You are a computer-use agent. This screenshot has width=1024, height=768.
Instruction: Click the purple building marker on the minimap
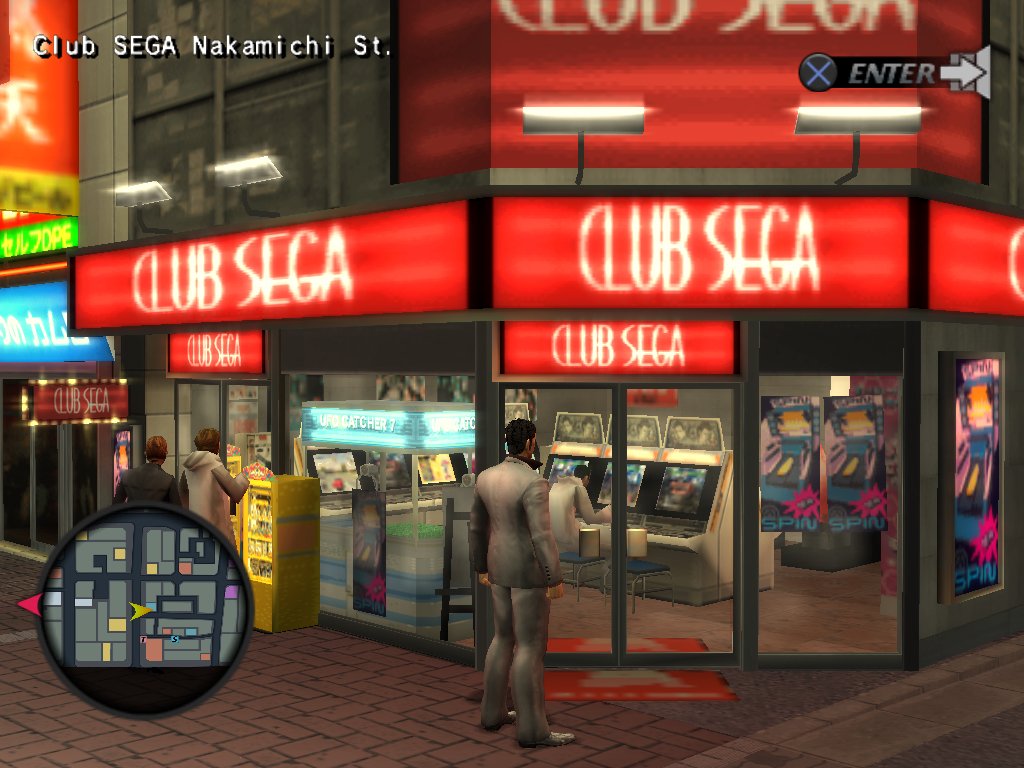(x=231, y=593)
